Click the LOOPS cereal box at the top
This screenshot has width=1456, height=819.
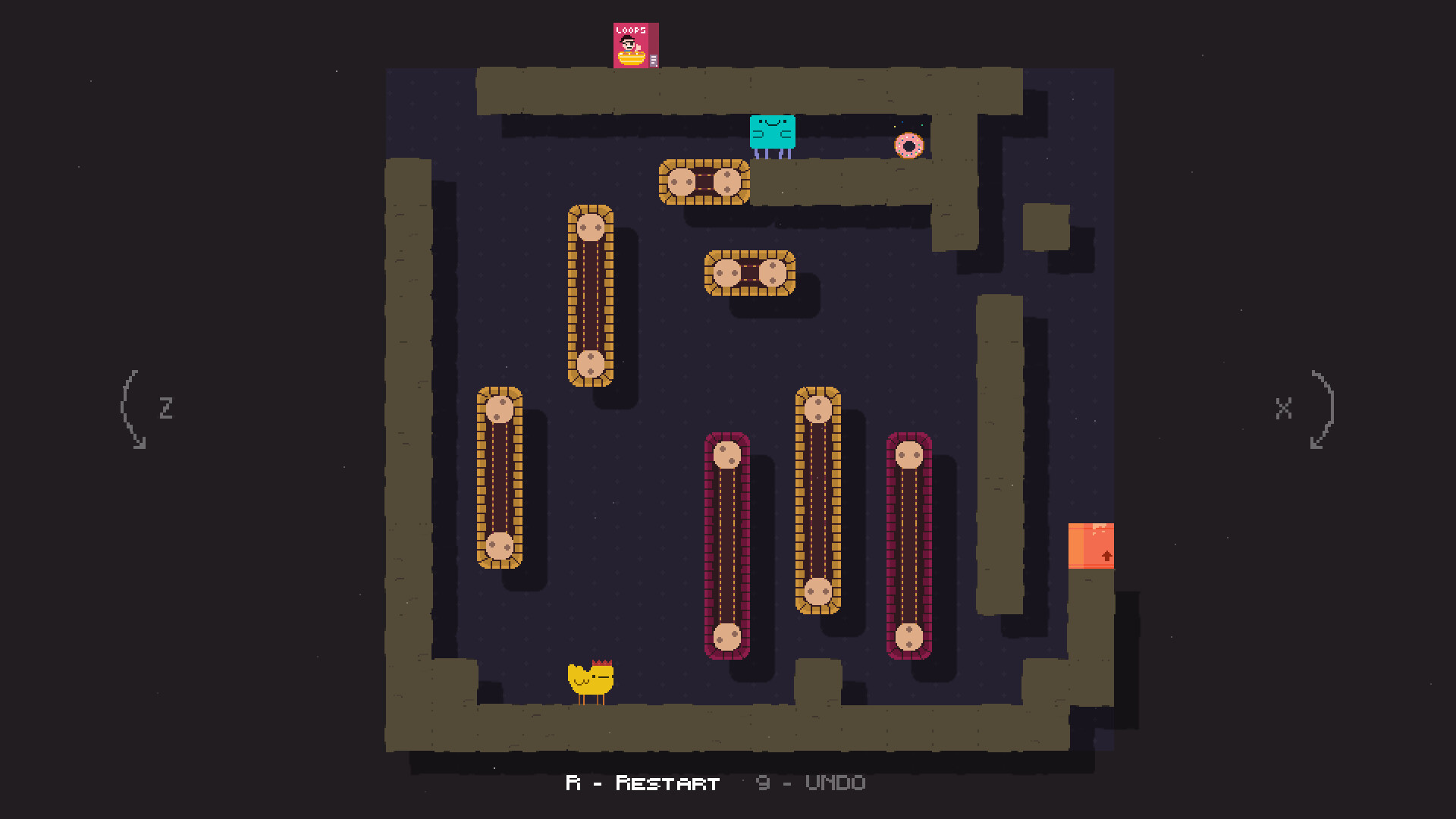click(x=634, y=45)
